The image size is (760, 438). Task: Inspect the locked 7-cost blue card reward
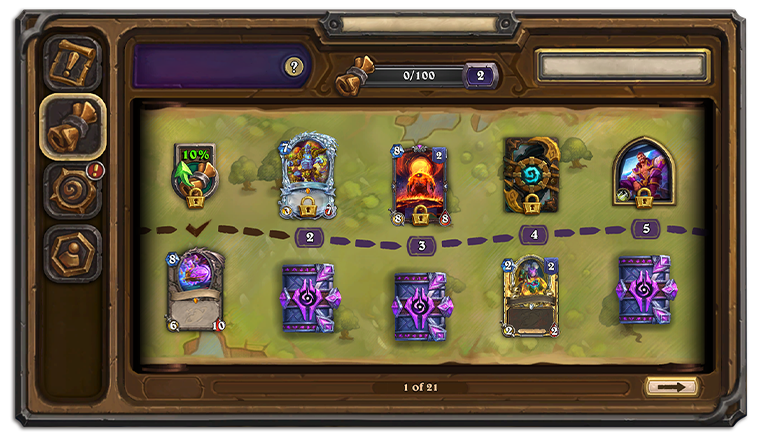309,174
